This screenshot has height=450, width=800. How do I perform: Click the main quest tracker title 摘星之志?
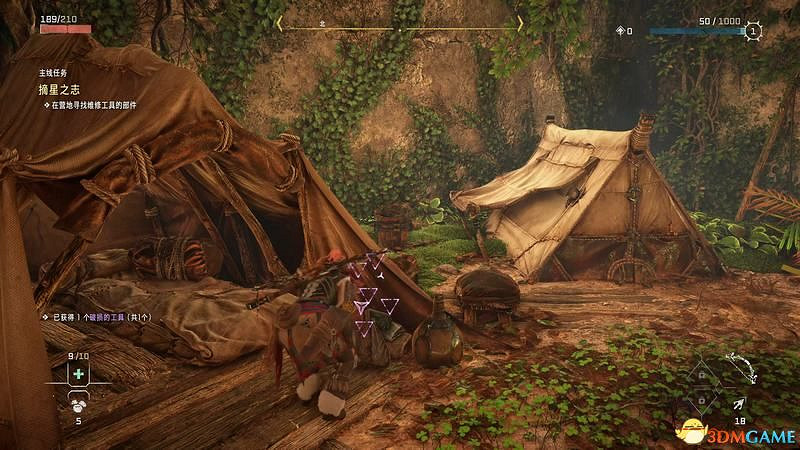point(61,89)
